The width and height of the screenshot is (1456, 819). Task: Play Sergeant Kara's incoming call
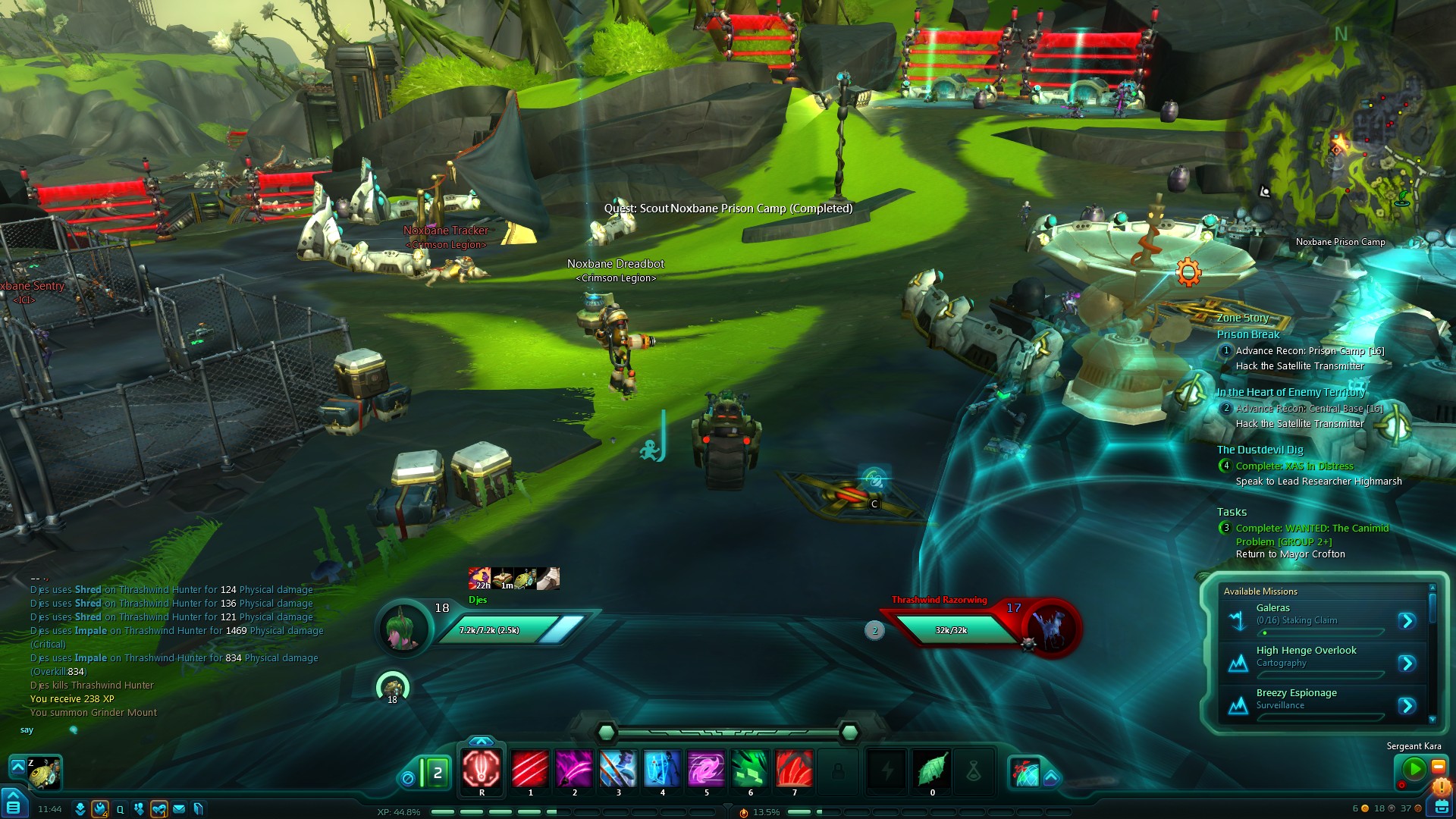[1414, 769]
